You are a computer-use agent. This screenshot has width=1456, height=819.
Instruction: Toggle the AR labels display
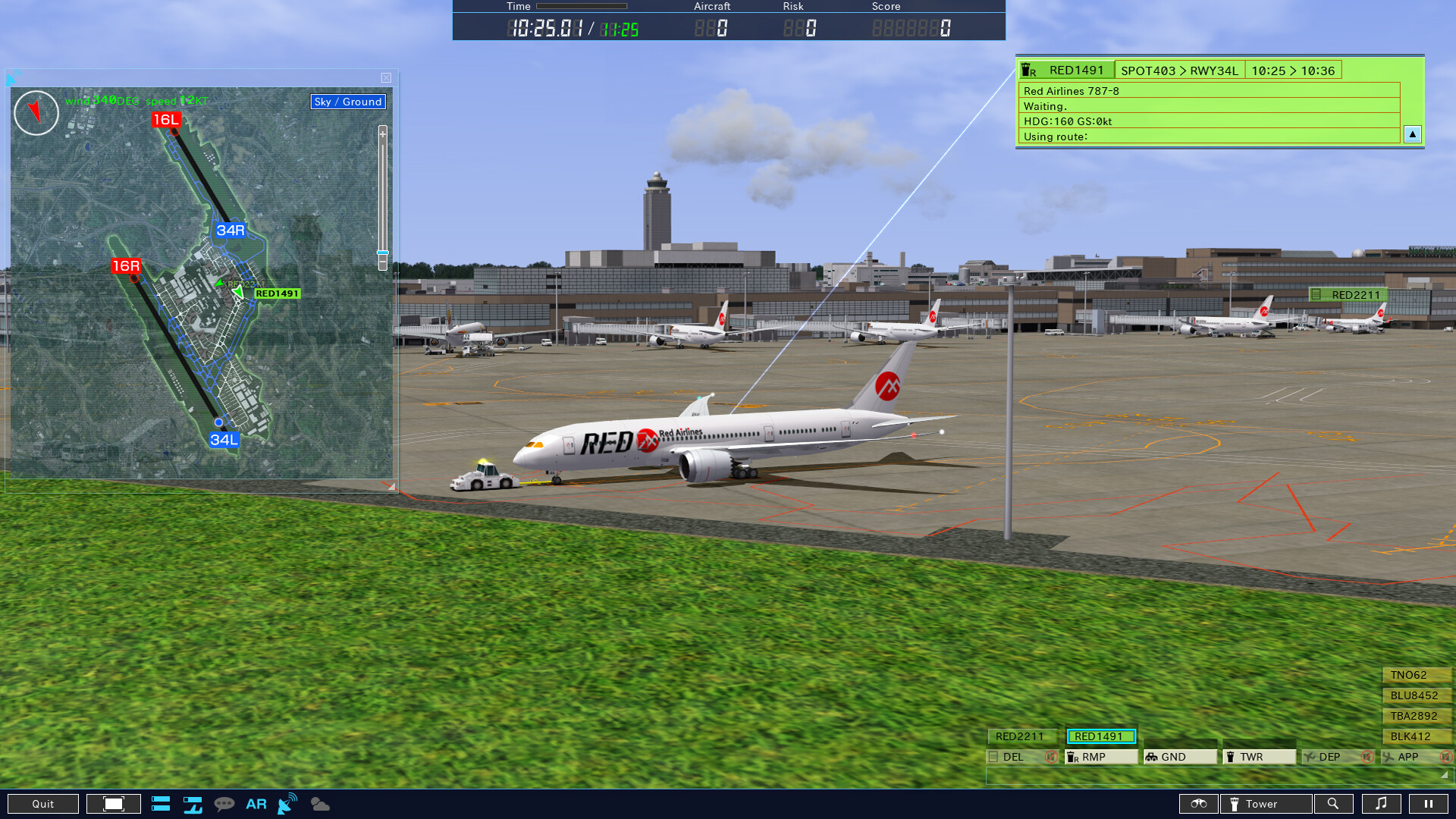click(x=256, y=804)
